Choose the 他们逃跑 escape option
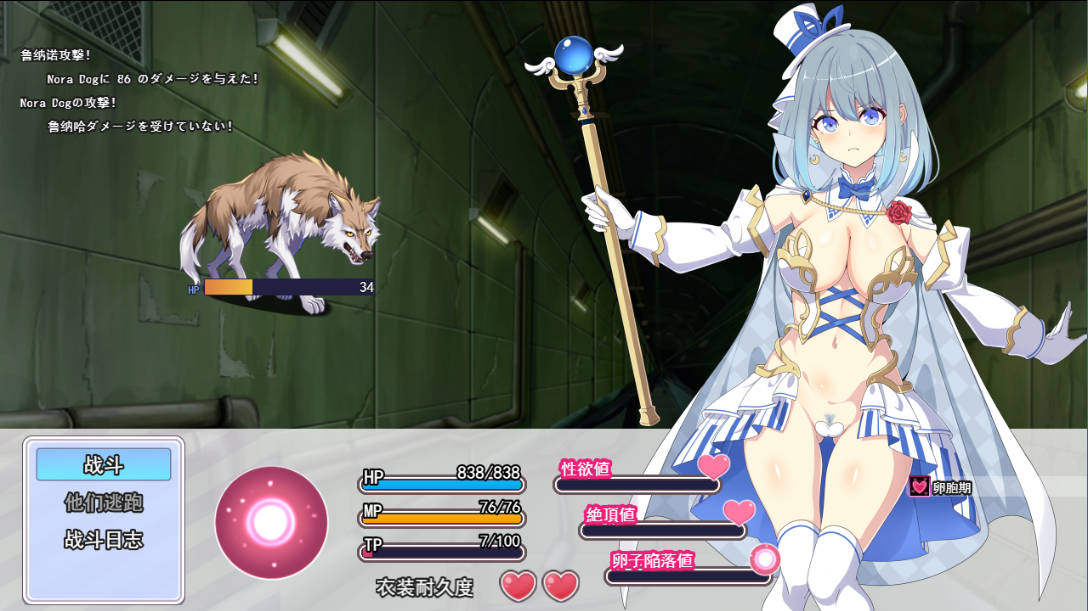 (104, 502)
